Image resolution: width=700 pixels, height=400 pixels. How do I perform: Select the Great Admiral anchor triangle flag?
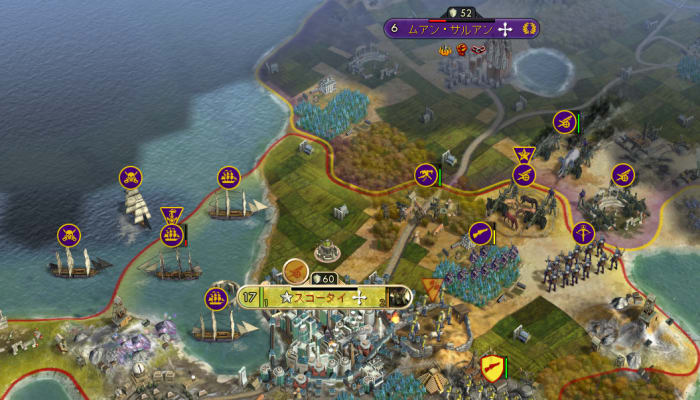[x=171, y=213]
